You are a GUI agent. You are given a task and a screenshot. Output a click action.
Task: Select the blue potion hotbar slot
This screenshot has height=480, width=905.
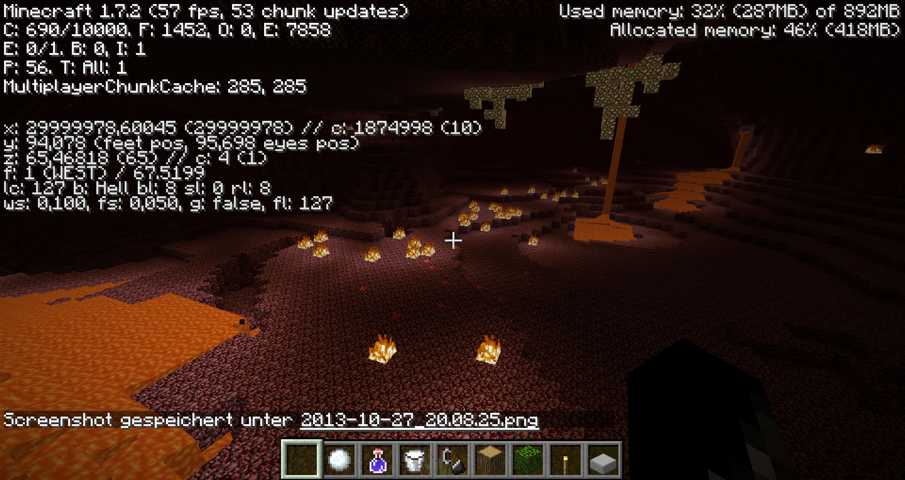(377, 460)
